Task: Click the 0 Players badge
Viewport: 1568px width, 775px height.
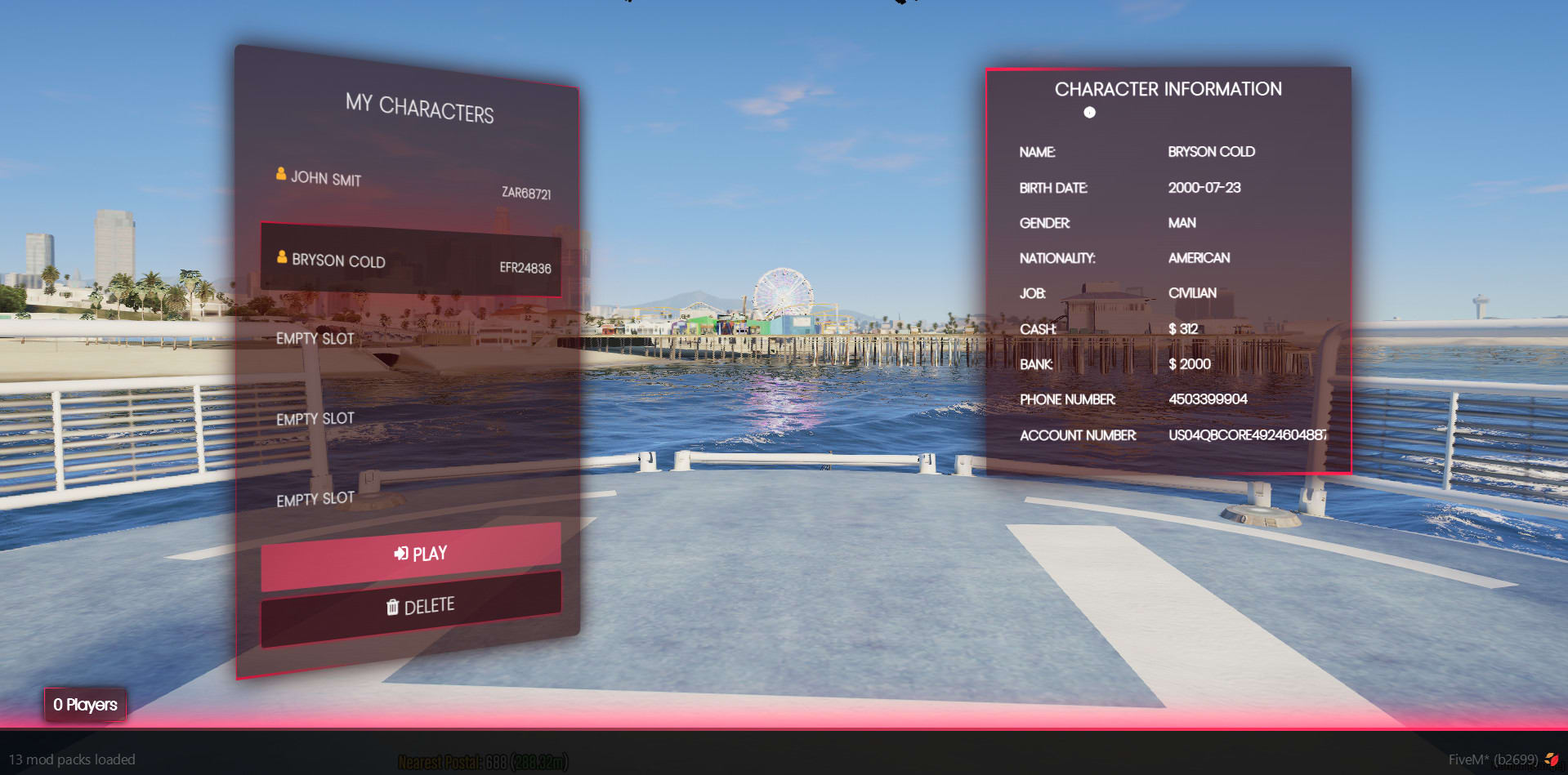Action: 84,705
